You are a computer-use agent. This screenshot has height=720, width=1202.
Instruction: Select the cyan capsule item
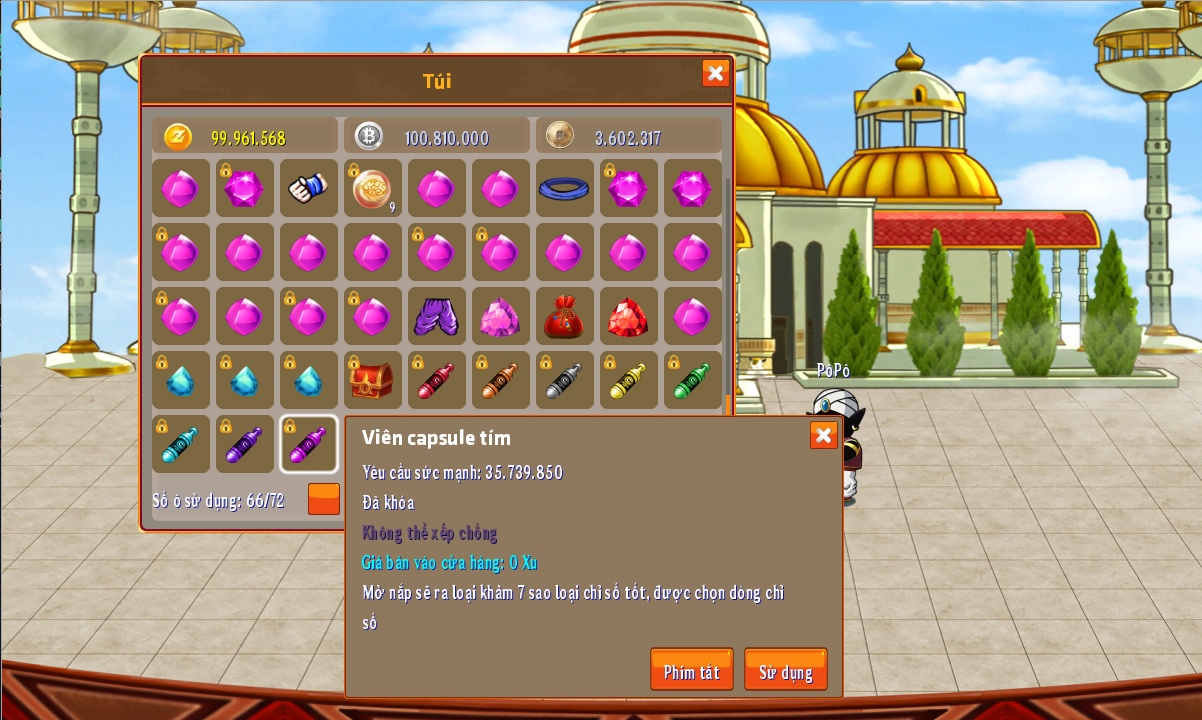click(180, 444)
